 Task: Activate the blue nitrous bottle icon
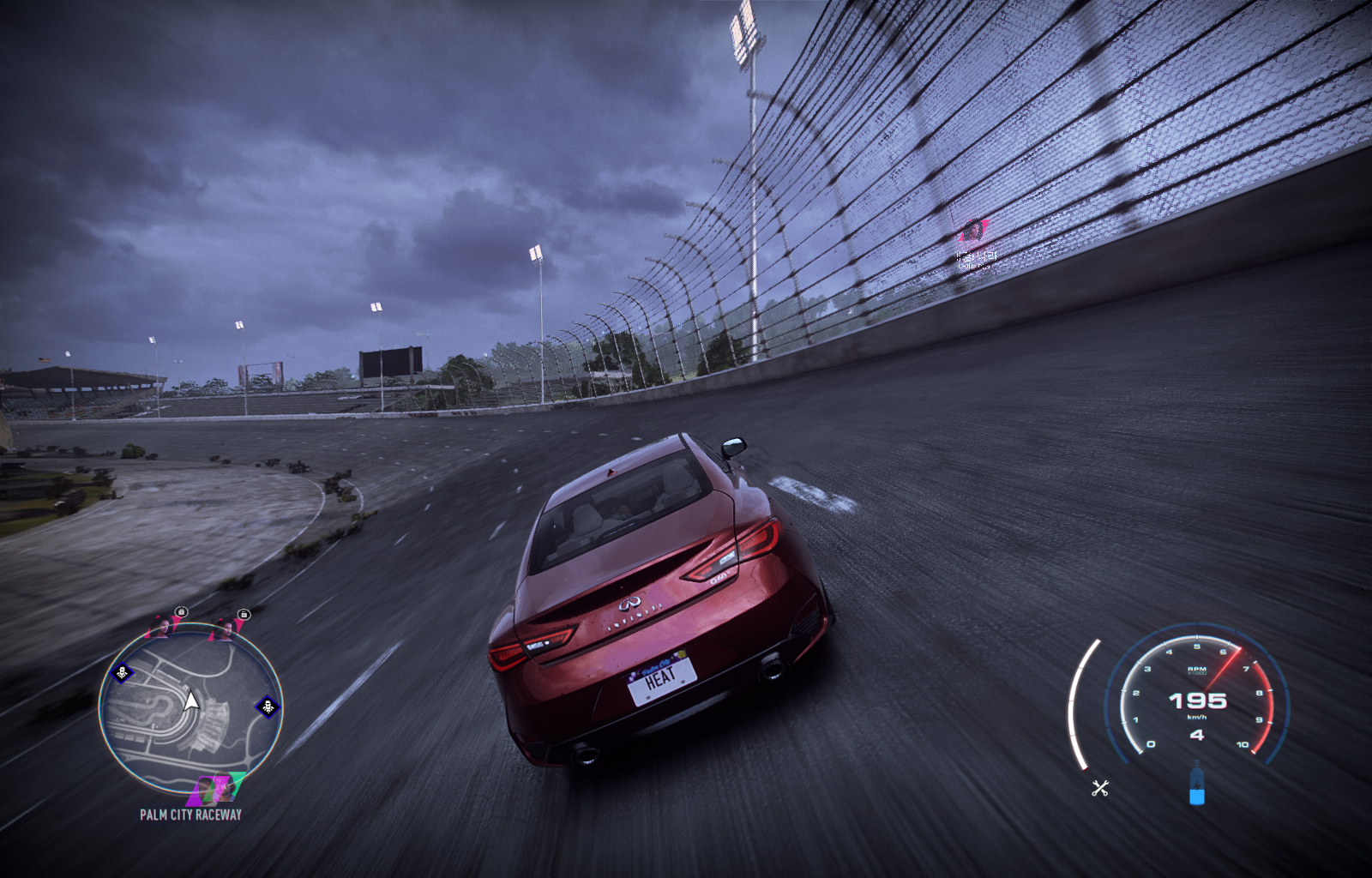click(x=1197, y=785)
